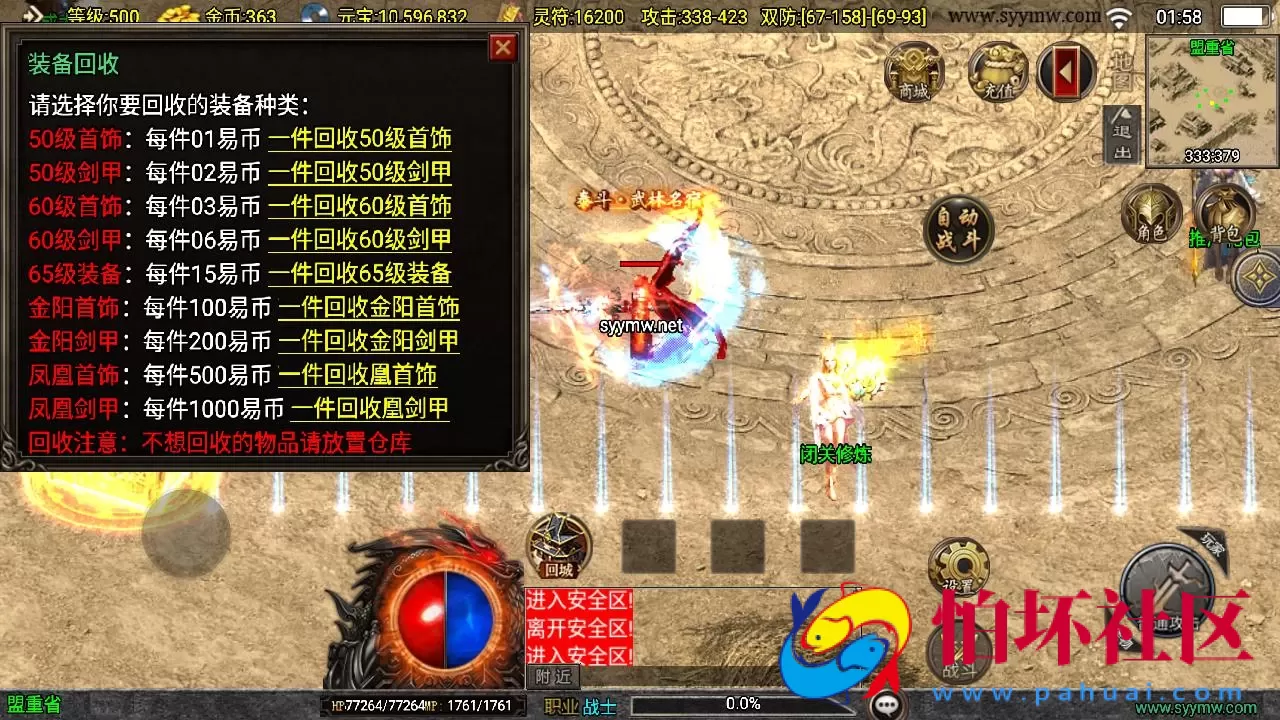Expand the compass star icon on right edge
This screenshot has width=1280, height=720.
[1257, 277]
